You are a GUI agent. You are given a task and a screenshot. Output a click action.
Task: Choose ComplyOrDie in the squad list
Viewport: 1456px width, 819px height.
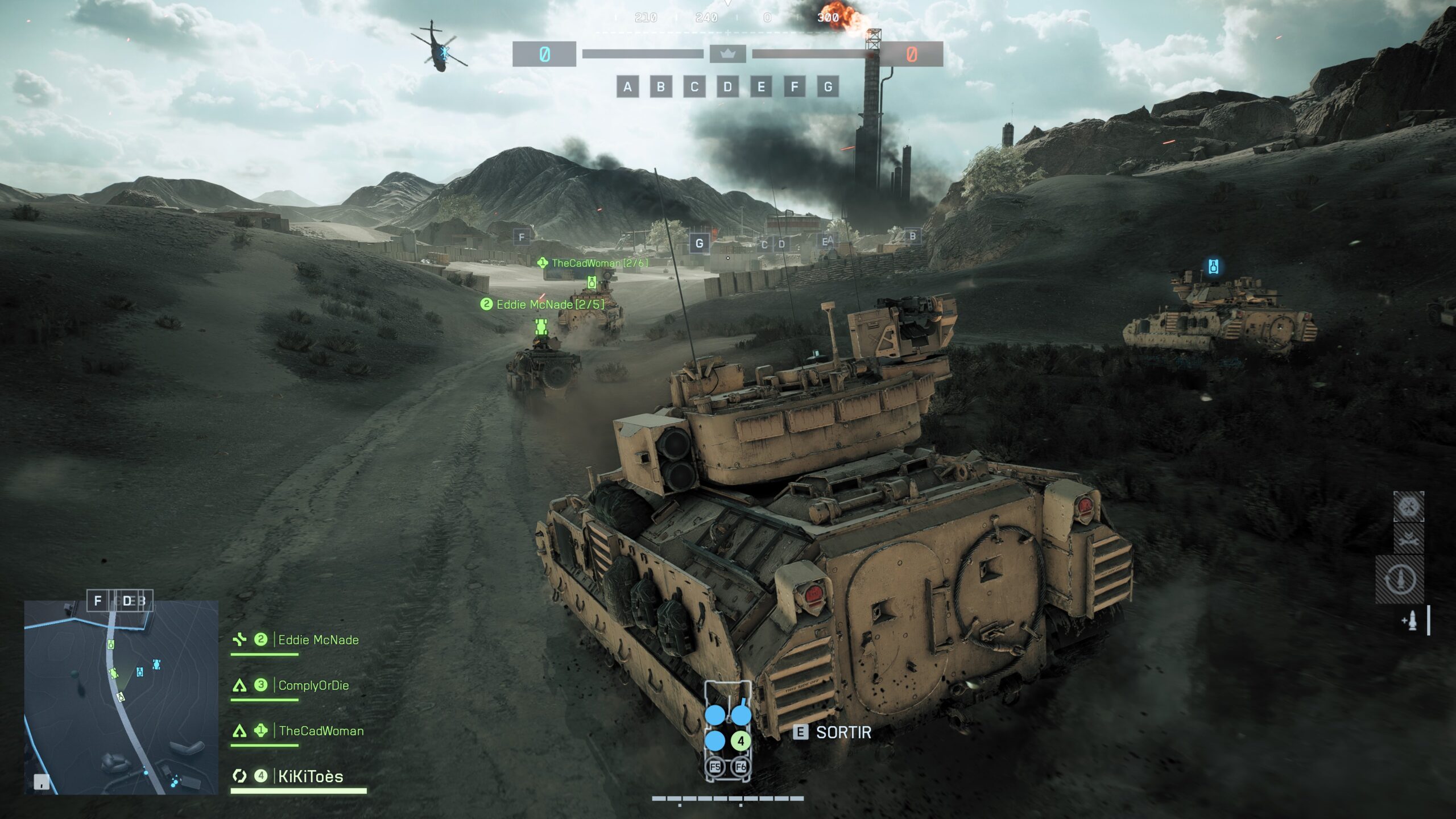pos(313,685)
